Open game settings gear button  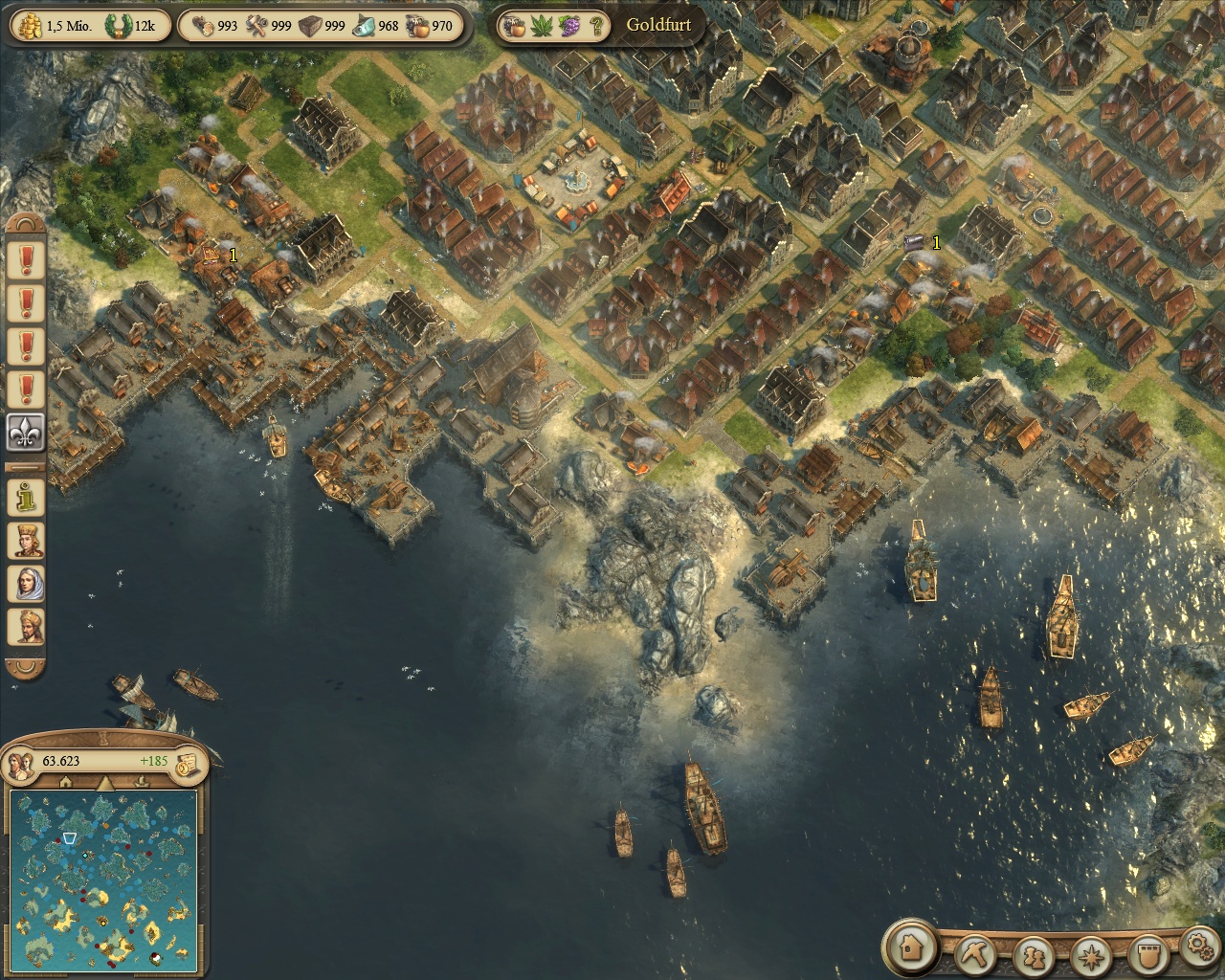(1196, 947)
